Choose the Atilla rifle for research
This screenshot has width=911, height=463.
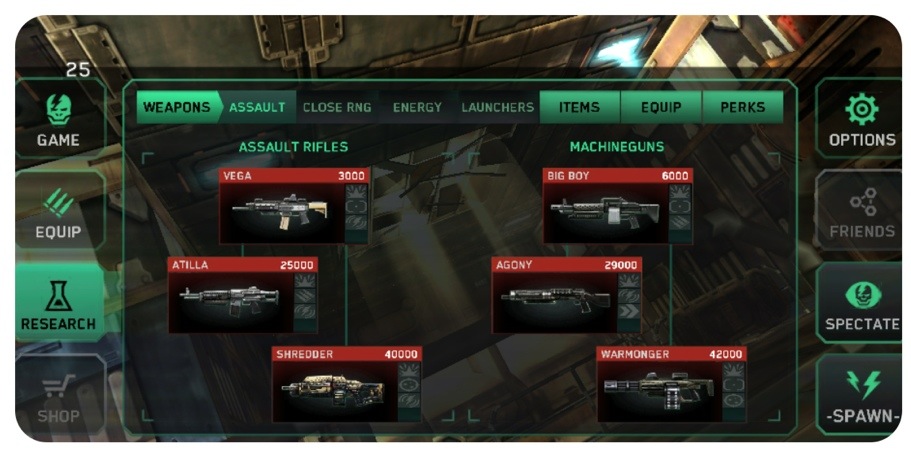pyautogui.click(x=231, y=296)
